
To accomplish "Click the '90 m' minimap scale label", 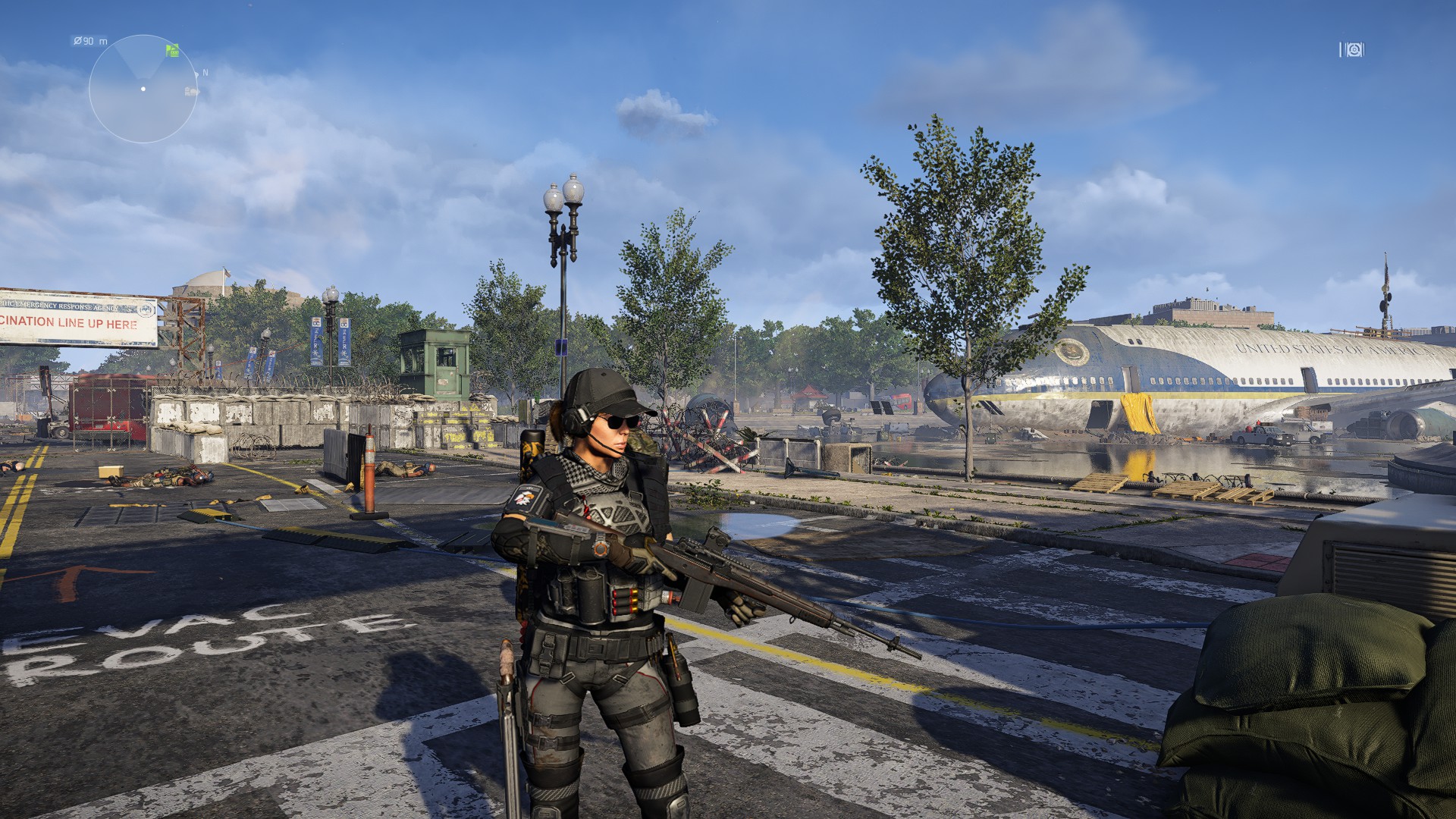I will point(91,41).
